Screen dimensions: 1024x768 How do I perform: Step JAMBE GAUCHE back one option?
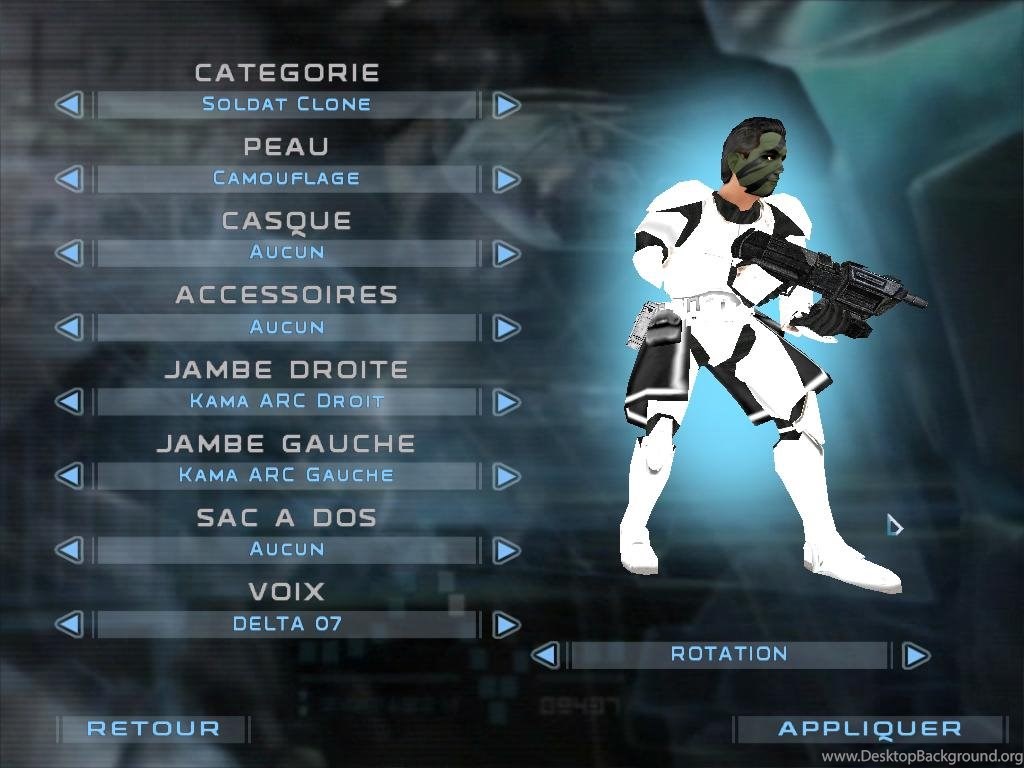coord(68,476)
